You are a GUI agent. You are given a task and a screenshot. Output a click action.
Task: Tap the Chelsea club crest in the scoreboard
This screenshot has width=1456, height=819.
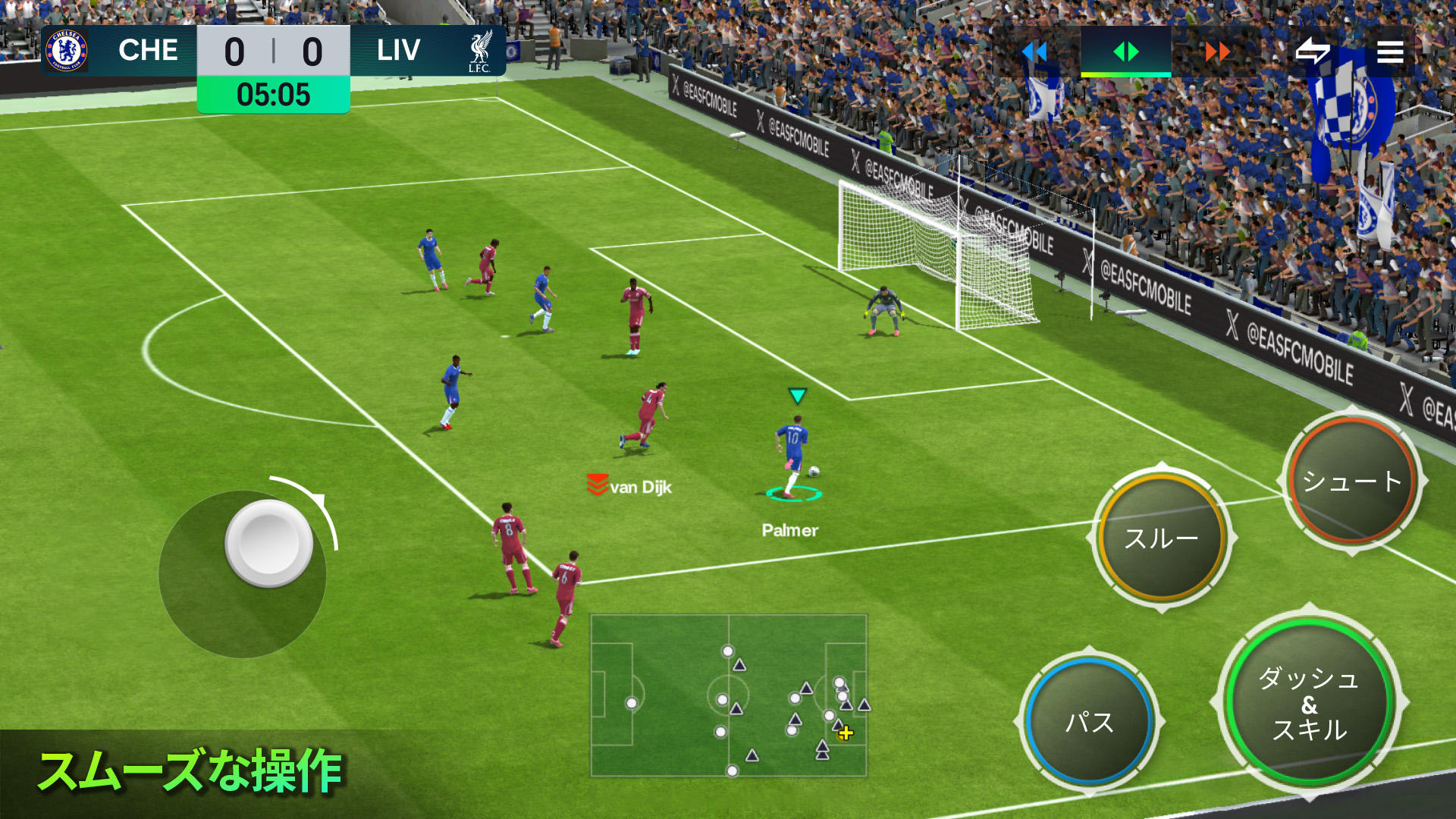pyautogui.click(x=68, y=51)
